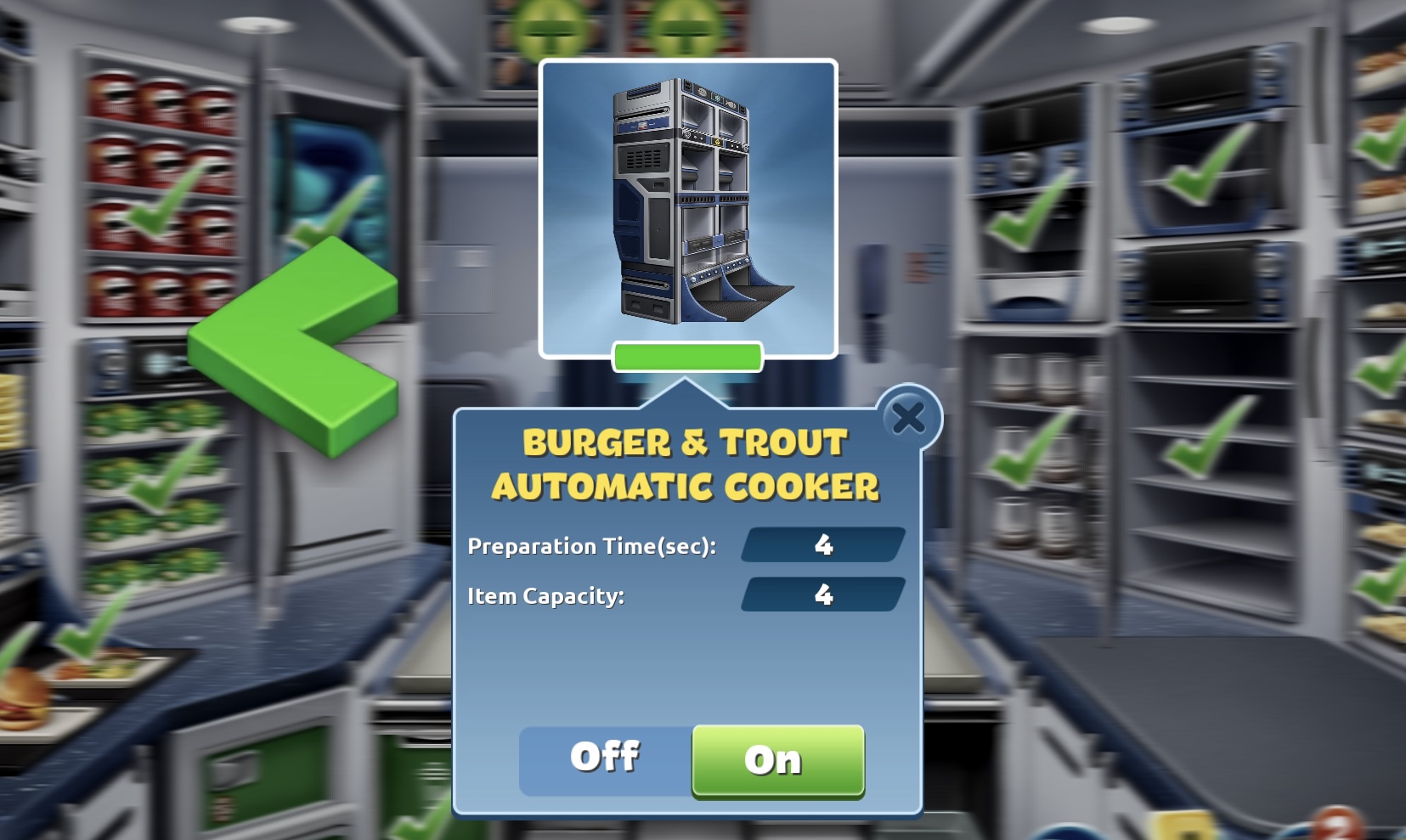Click the Burger & Trout Automatic Cooker title
This screenshot has width=1406, height=840.
pos(685,463)
